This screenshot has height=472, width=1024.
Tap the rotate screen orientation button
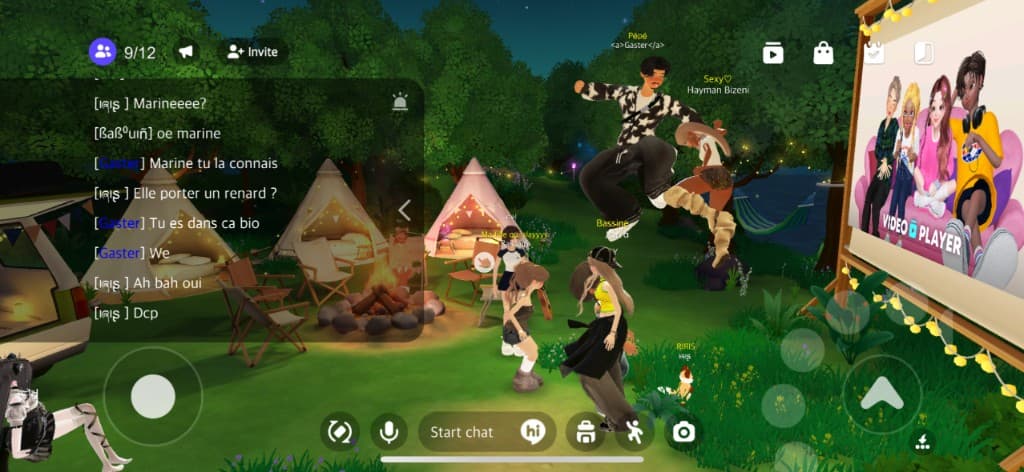click(x=339, y=432)
